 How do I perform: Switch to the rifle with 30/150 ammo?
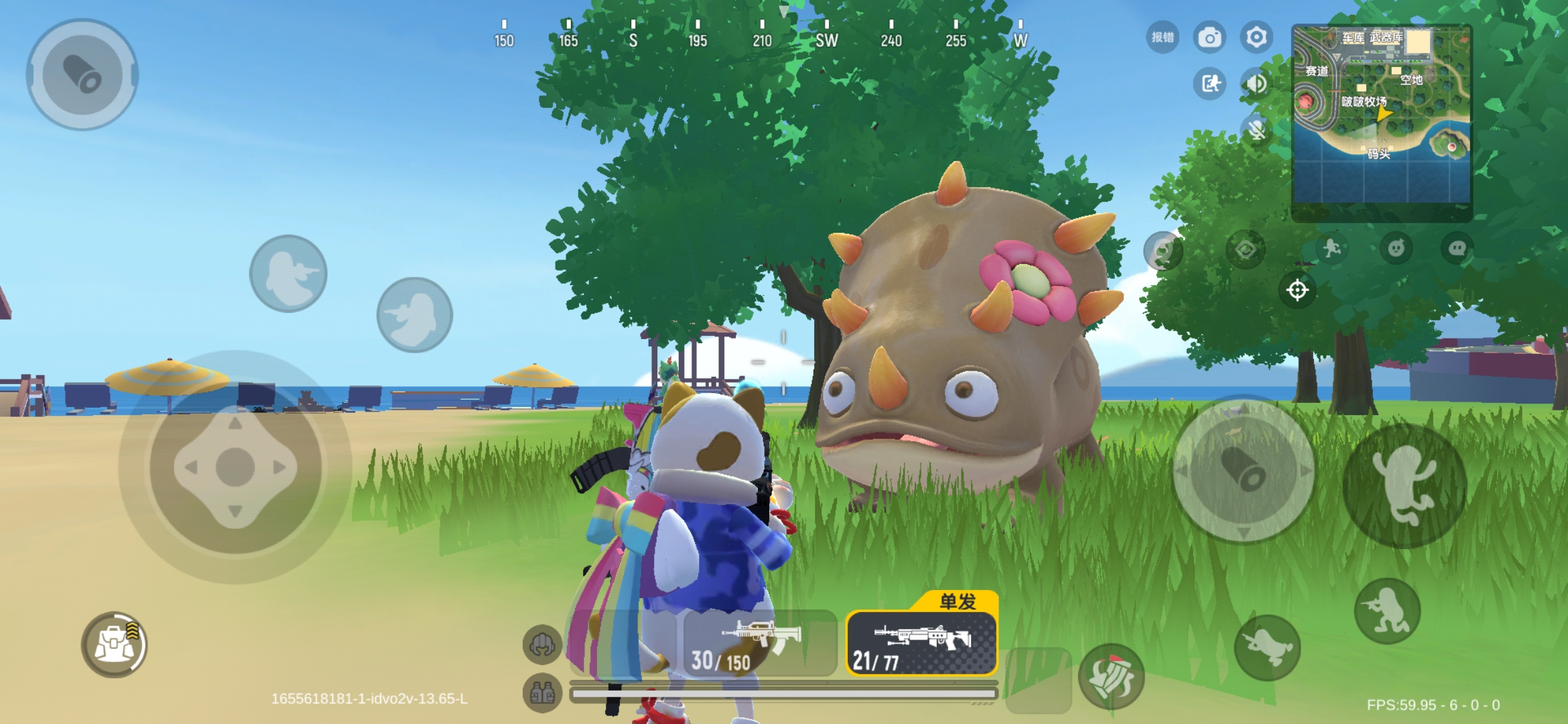(761, 644)
